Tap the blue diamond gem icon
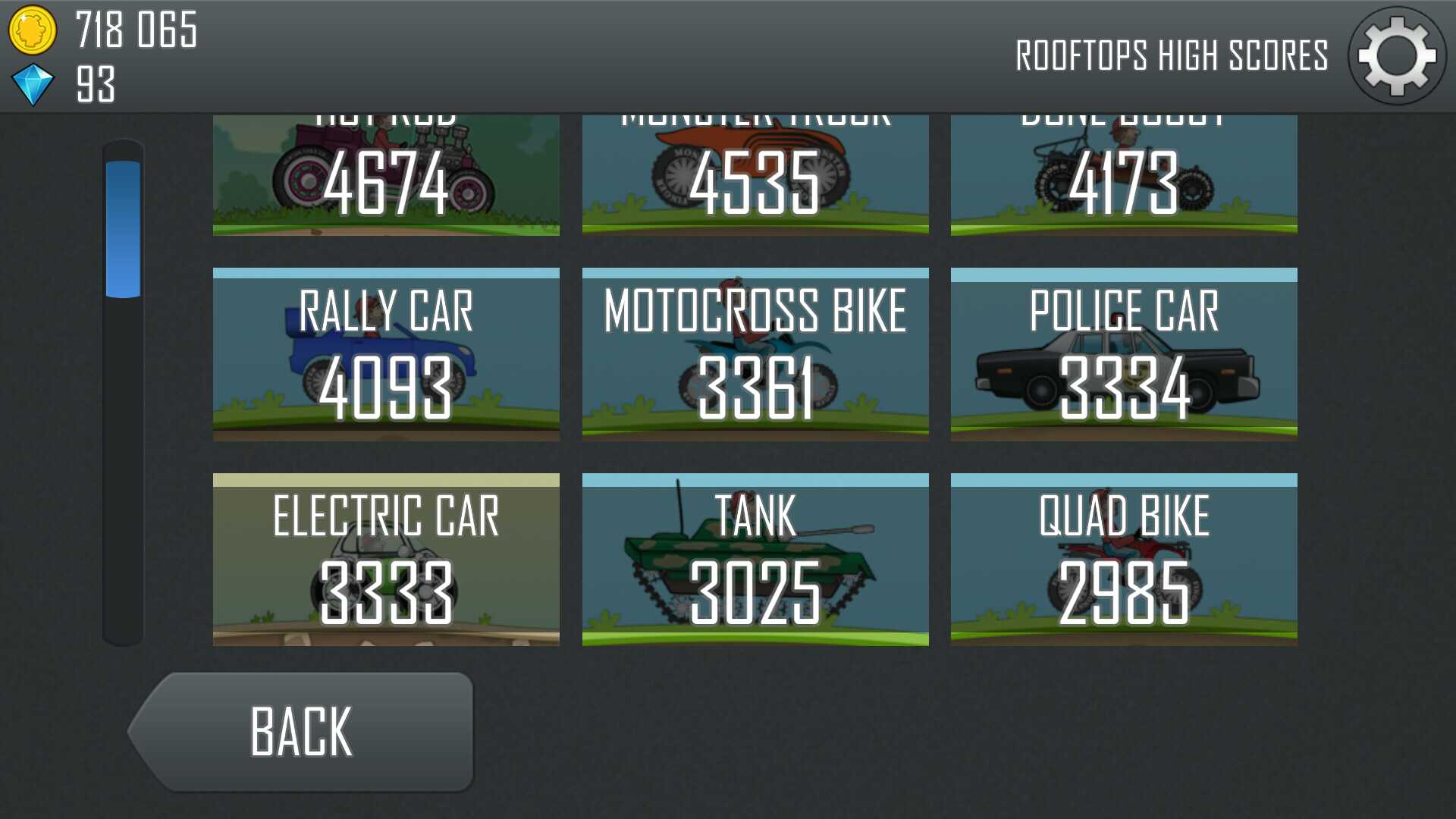The width and height of the screenshot is (1456, 819). click(33, 84)
